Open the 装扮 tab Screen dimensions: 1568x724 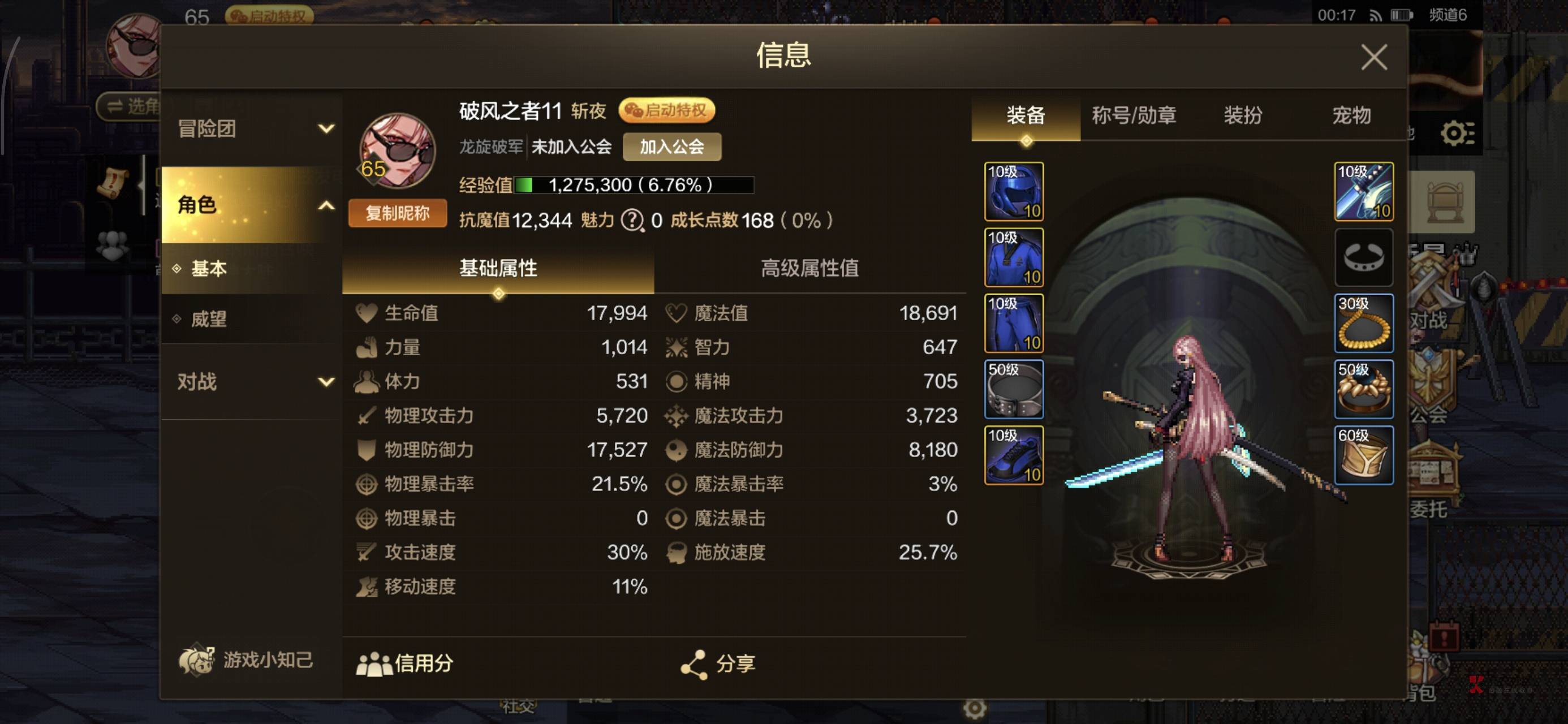[1242, 115]
